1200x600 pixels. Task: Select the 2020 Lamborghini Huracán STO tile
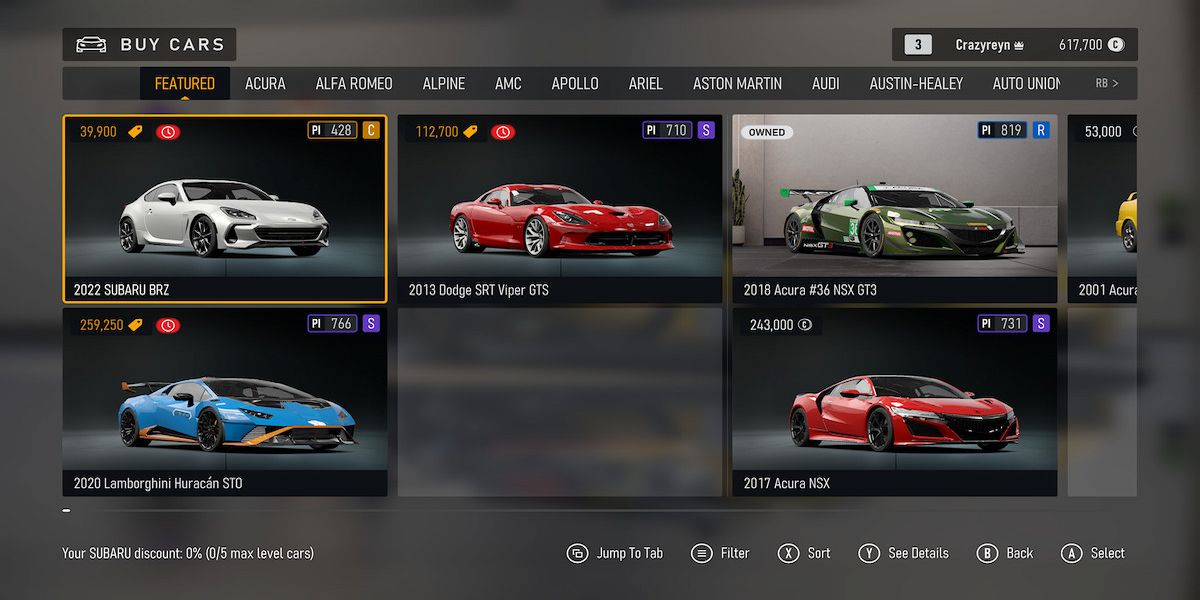pos(225,402)
